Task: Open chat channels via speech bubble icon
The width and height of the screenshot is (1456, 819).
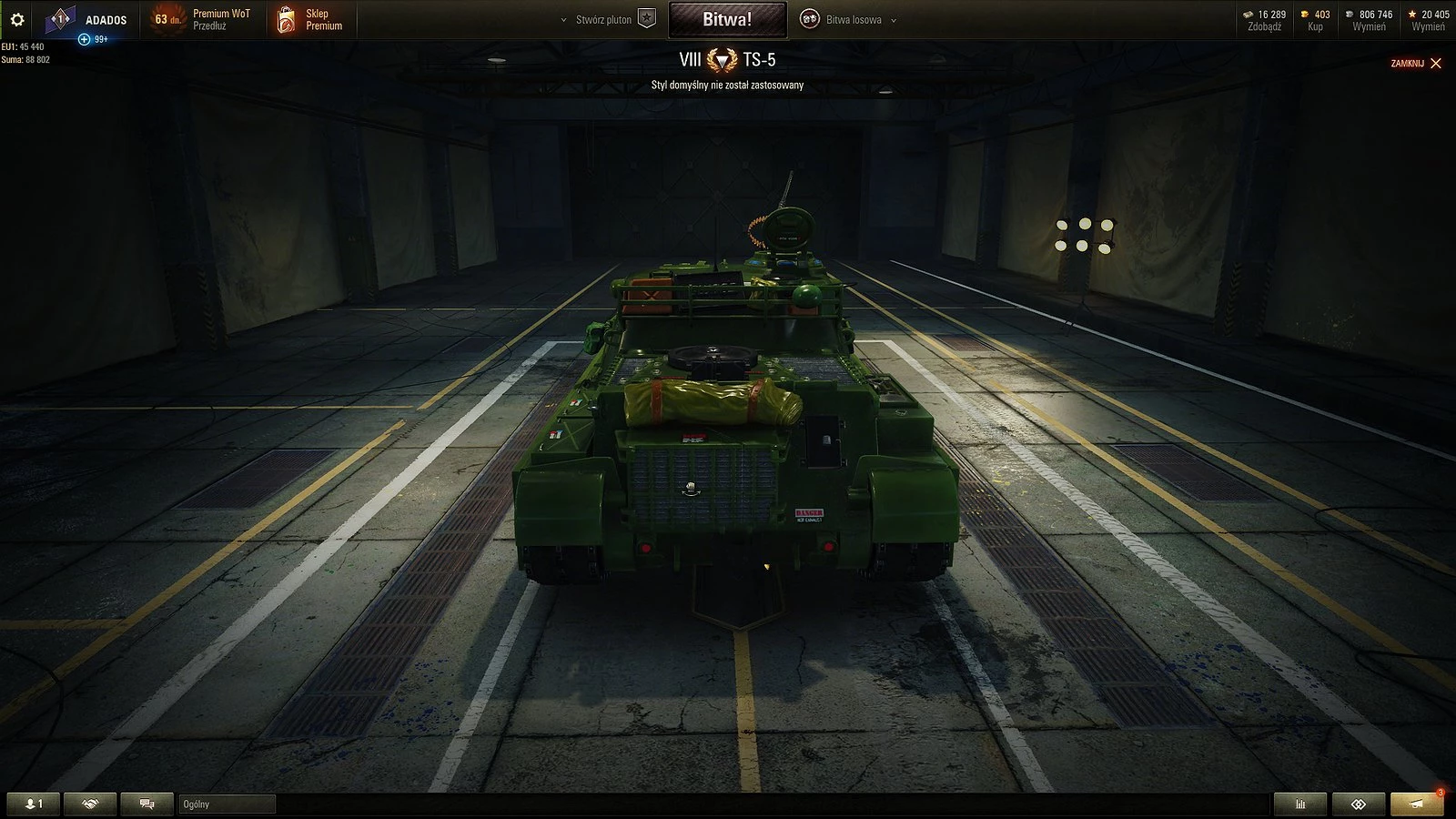Action: [146, 804]
